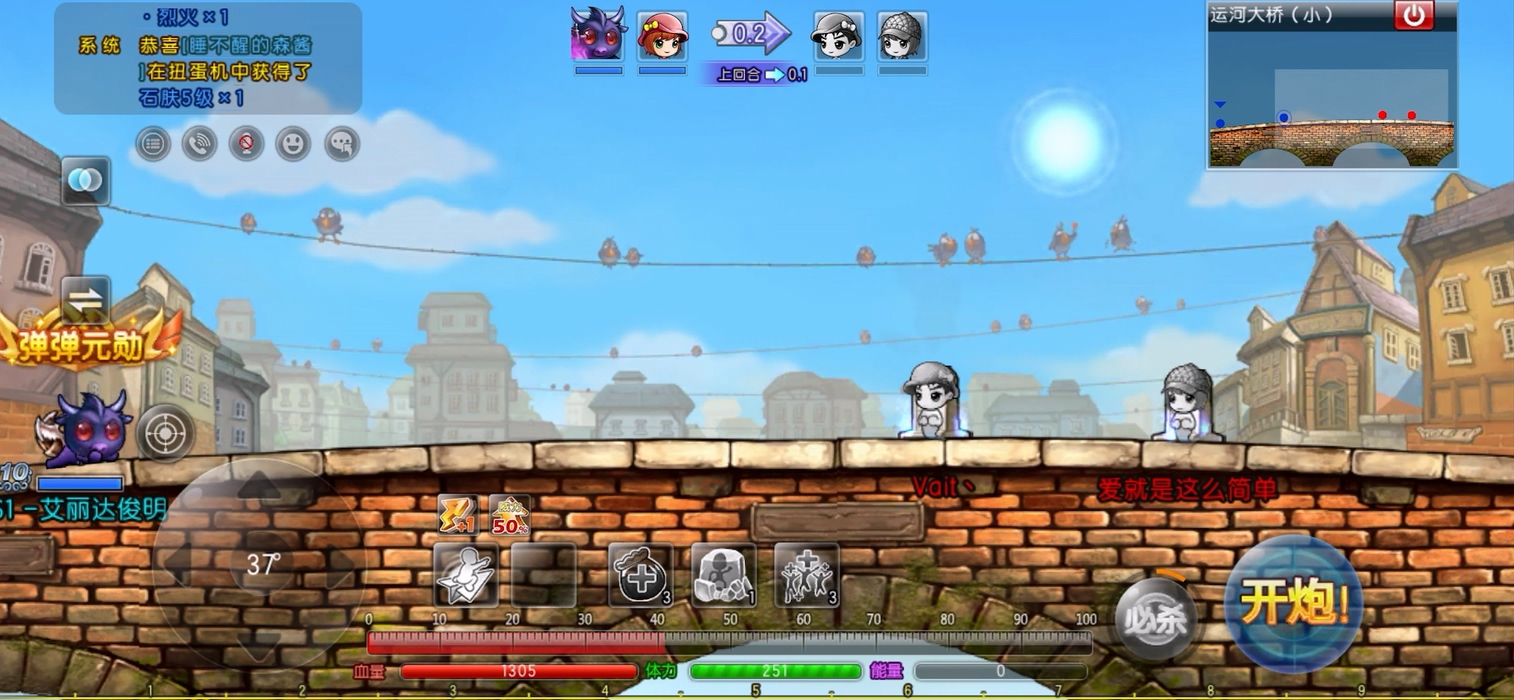Use the paper plane fly skill
This screenshot has height=700, width=1514.
[466, 575]
